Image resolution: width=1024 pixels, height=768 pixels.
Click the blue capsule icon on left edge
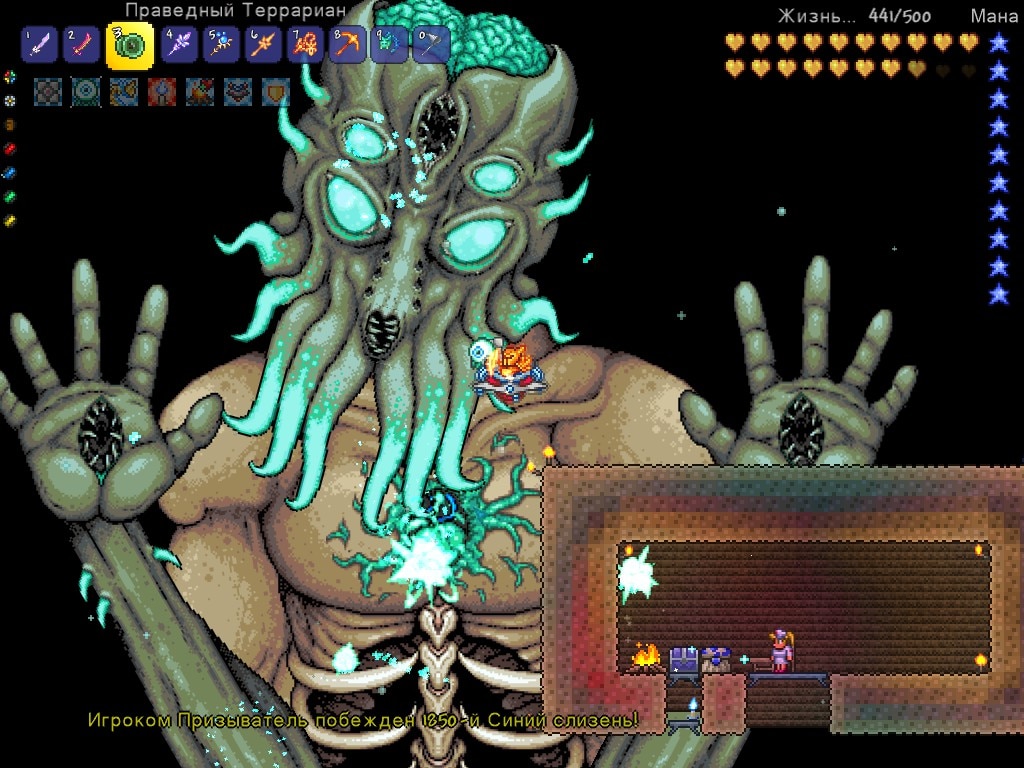10,173
